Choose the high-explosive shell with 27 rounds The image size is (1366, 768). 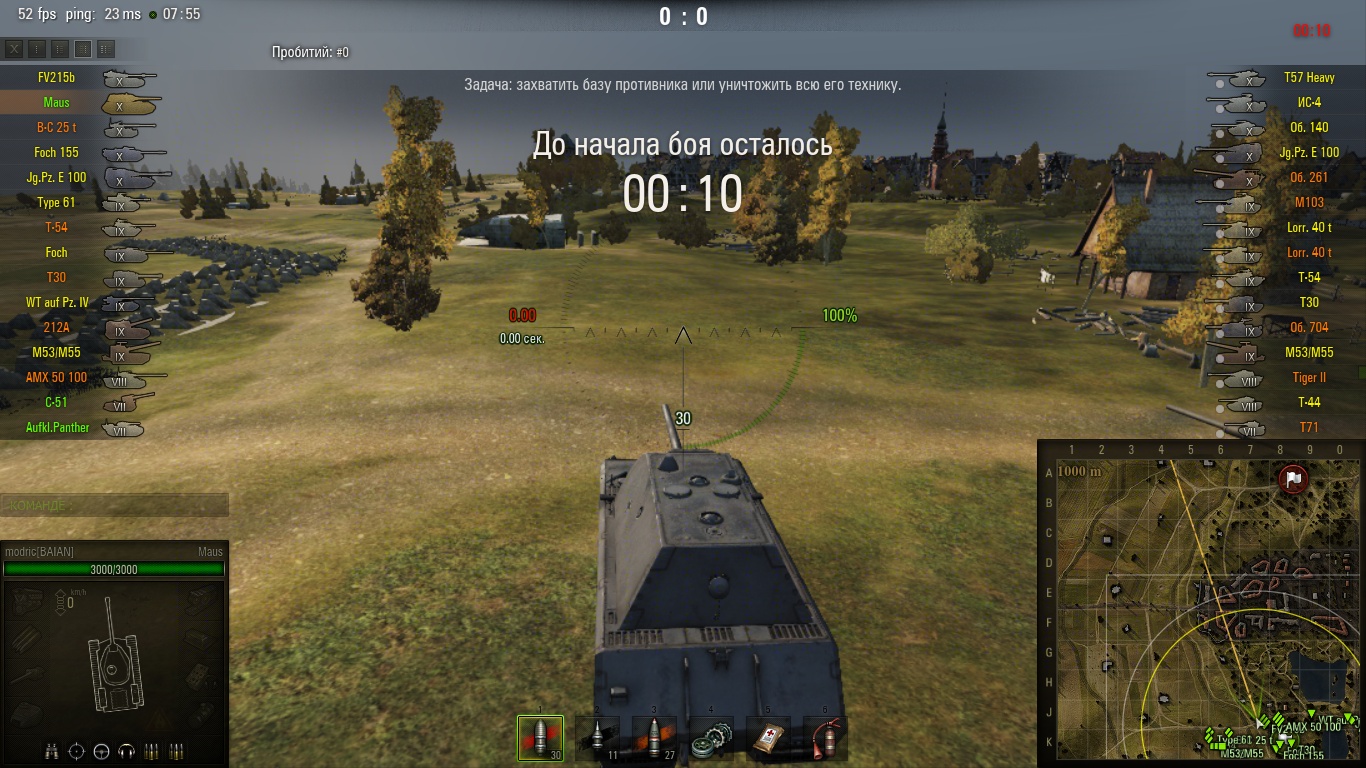click(654, 739)
